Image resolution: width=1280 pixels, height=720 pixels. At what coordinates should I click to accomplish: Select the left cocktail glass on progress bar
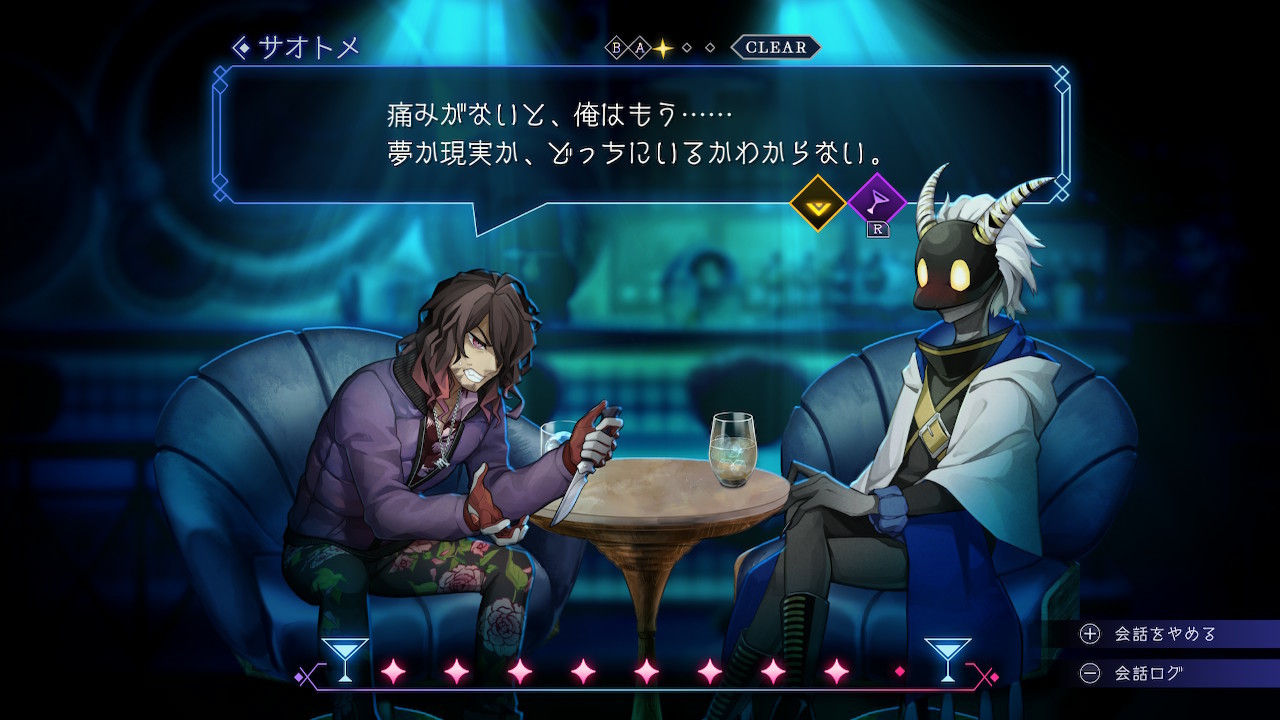point(344,659)
